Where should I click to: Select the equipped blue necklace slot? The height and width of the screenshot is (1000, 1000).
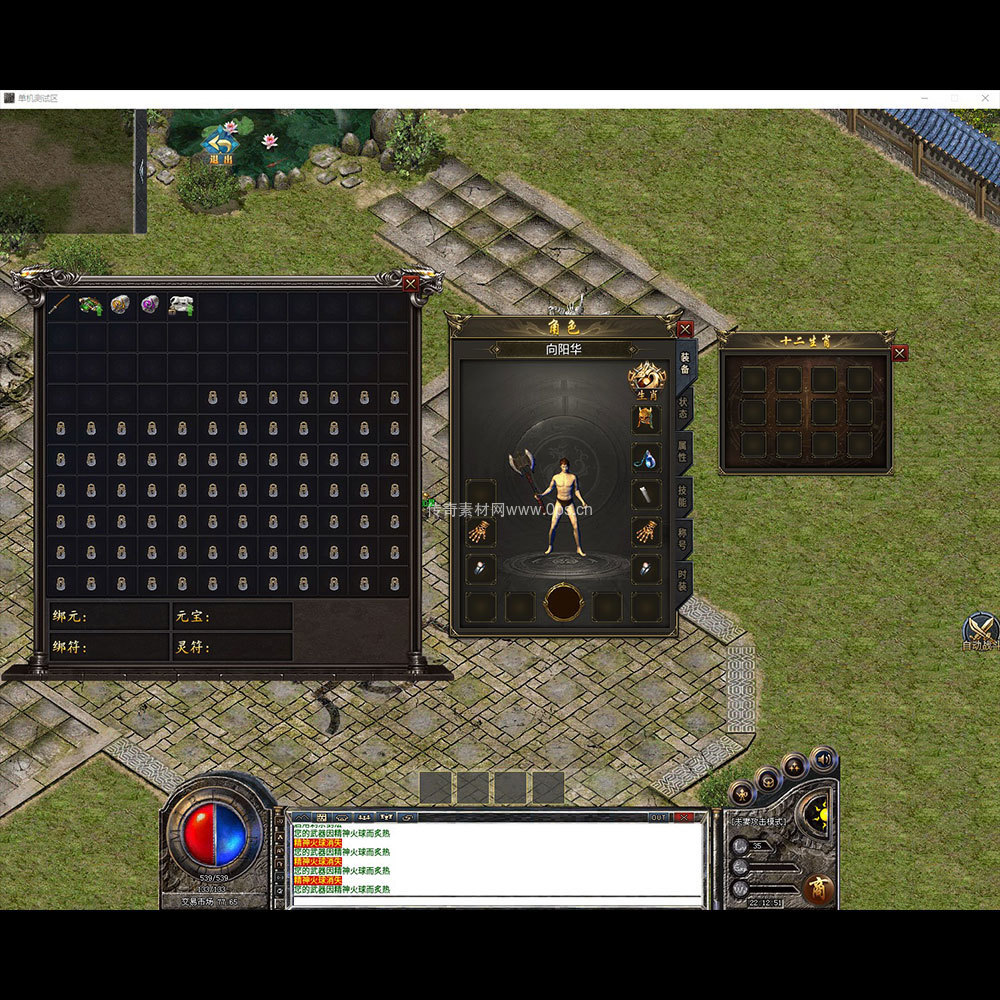(646, 459)
